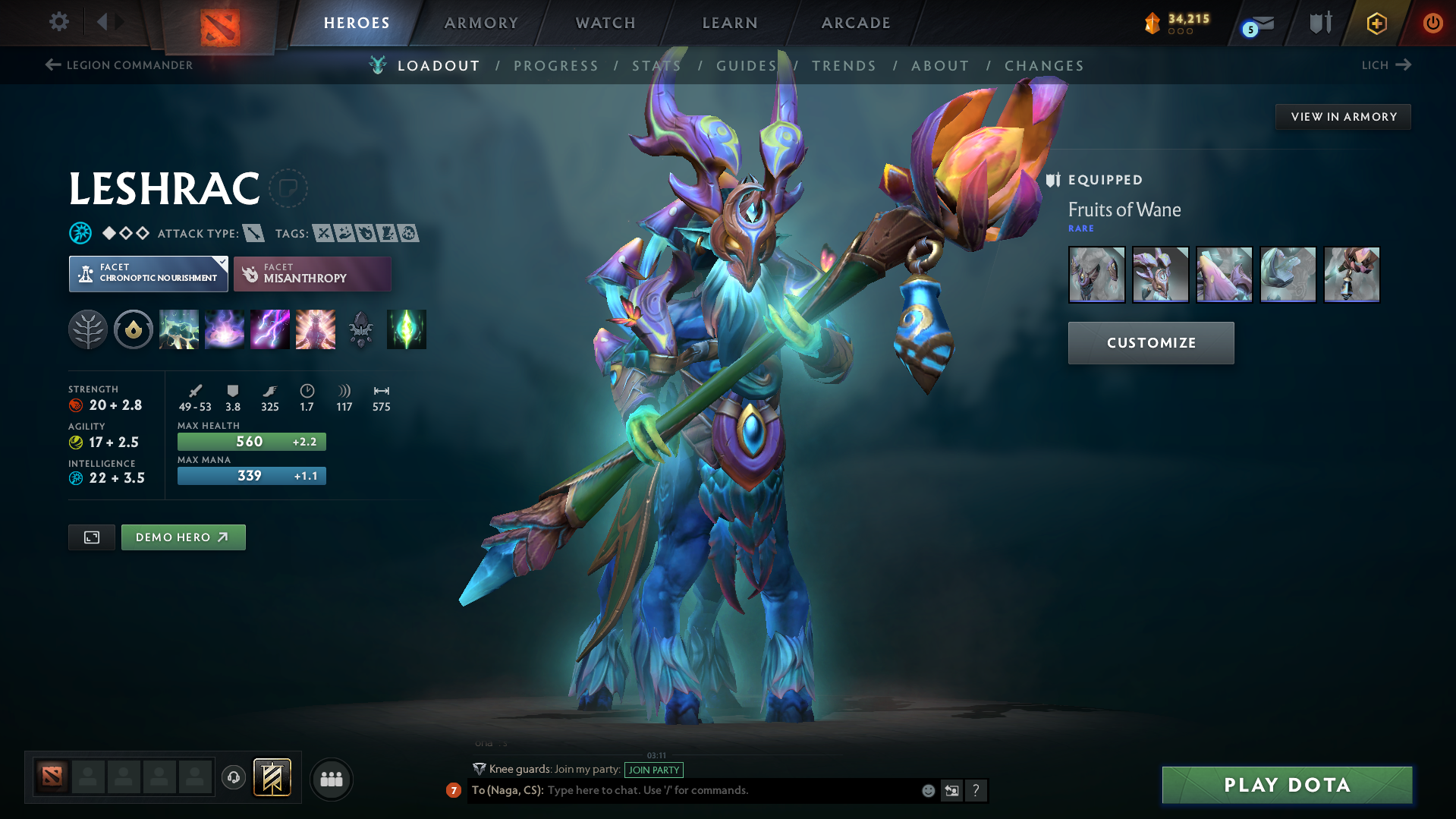Select the Split Earth ability icon
The width and height of the screenshot is (1456, 819).
pos(179,329)
